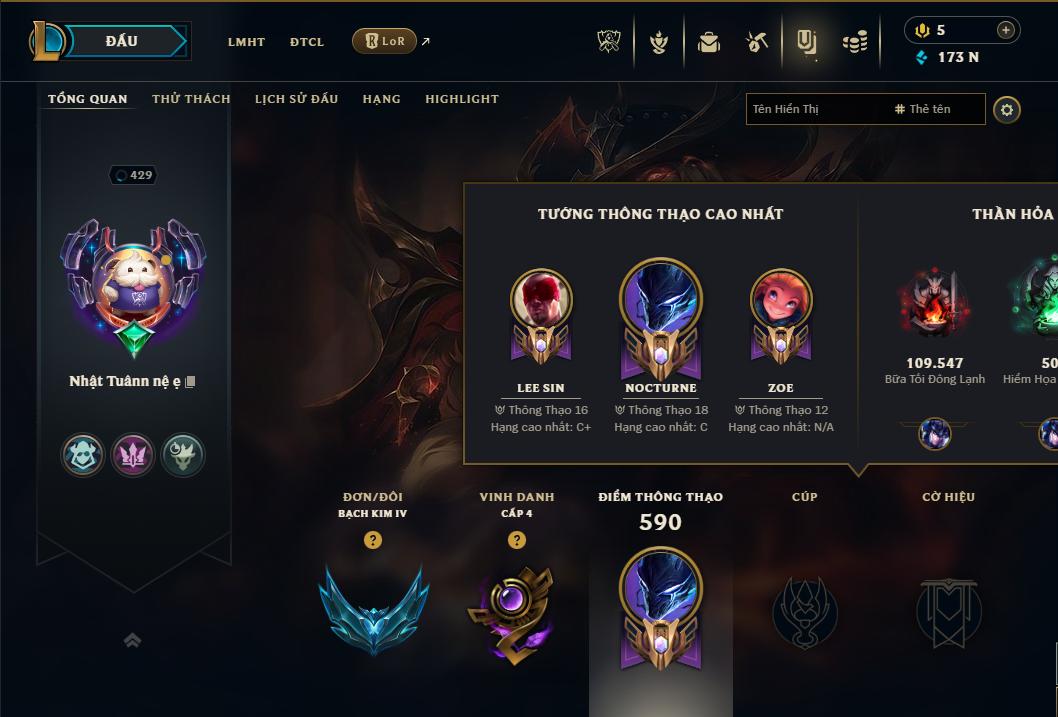Add more RP with the plus button
This screenshot has height=717, width=1058.
coord(1005,31)
